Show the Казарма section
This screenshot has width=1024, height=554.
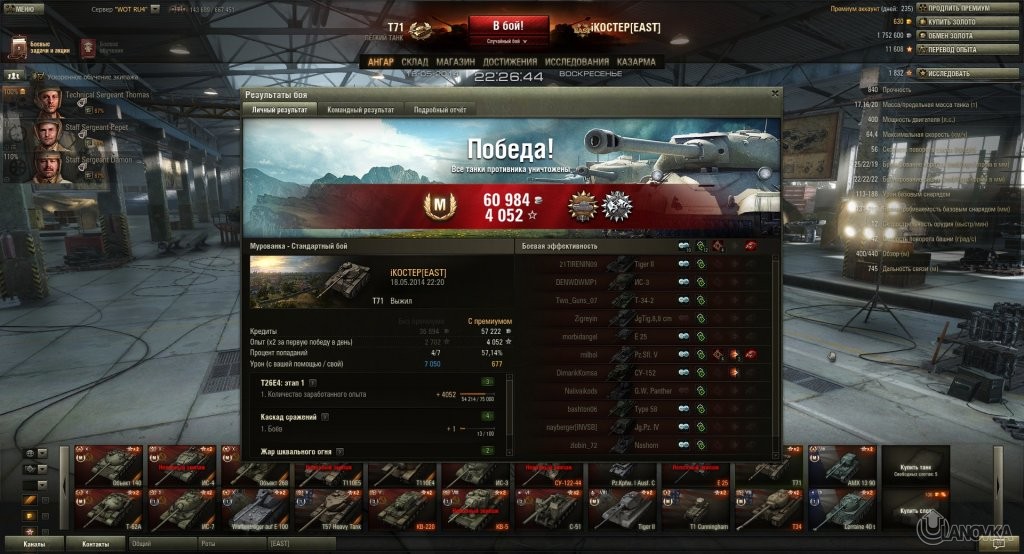click(x=636, y=62)
